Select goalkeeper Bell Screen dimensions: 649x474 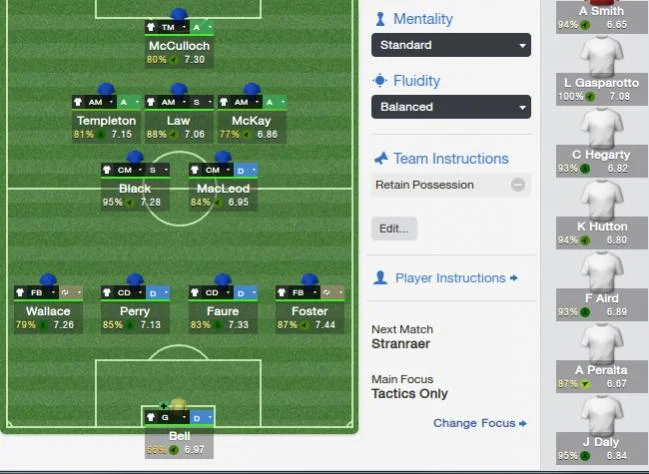pos(178,436)
